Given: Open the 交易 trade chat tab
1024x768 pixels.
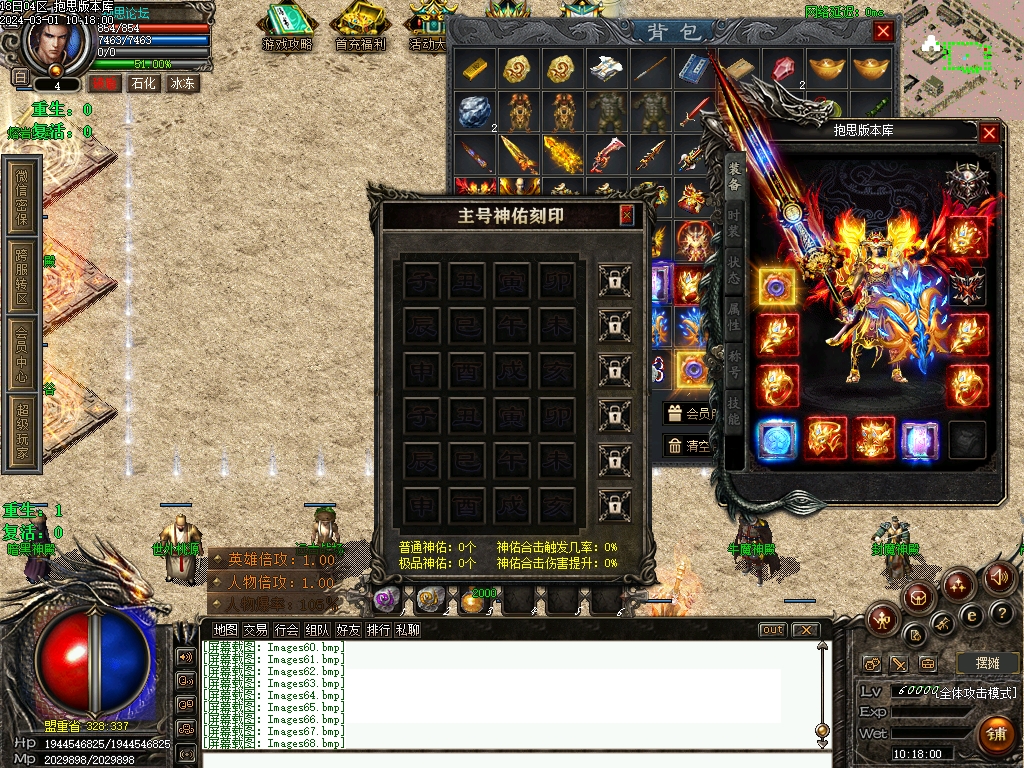Looking at the screenshot, I should point(255,630).
